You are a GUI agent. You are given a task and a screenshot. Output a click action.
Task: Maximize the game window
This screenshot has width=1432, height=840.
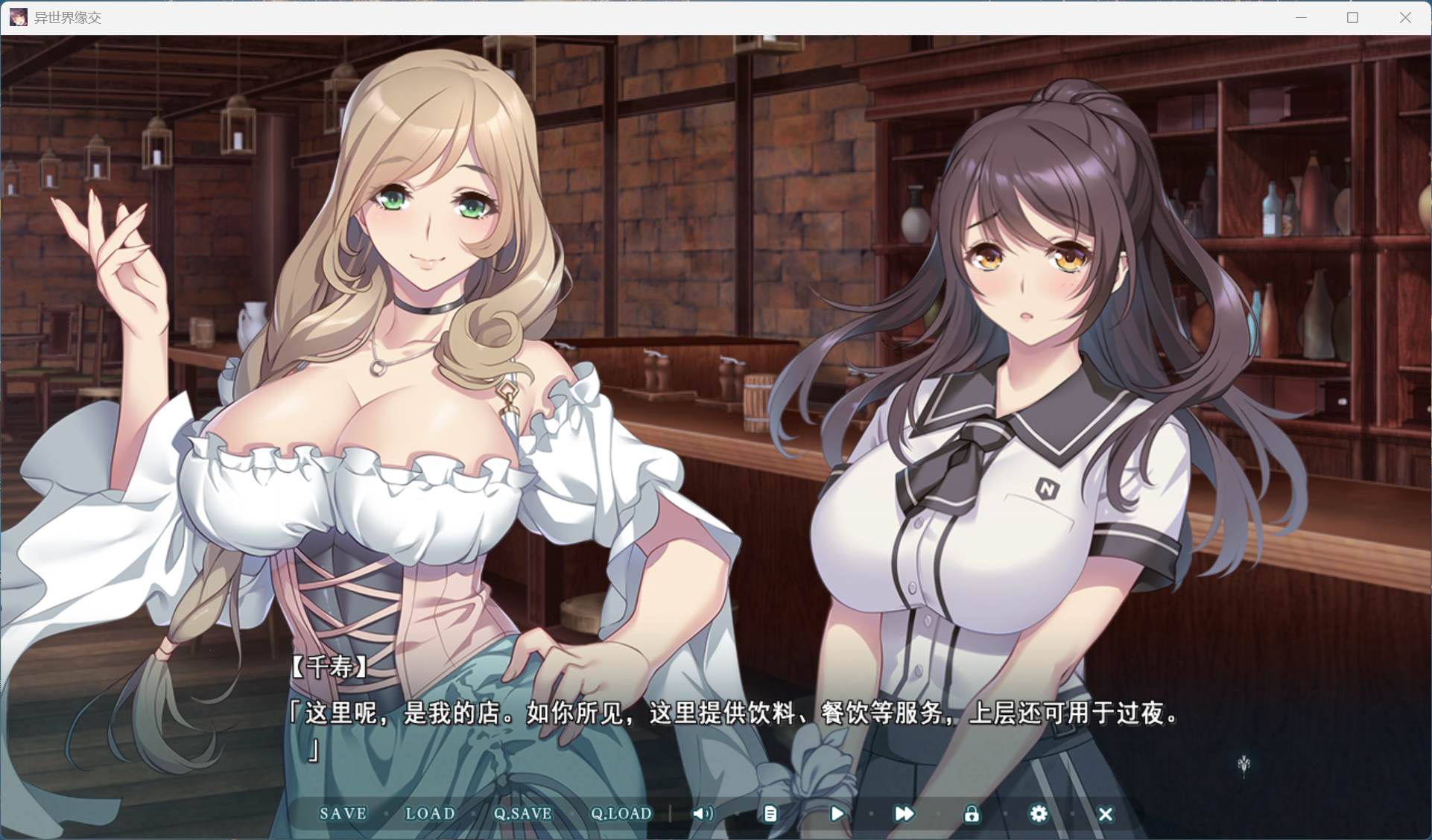click(x=1352, y=17)
